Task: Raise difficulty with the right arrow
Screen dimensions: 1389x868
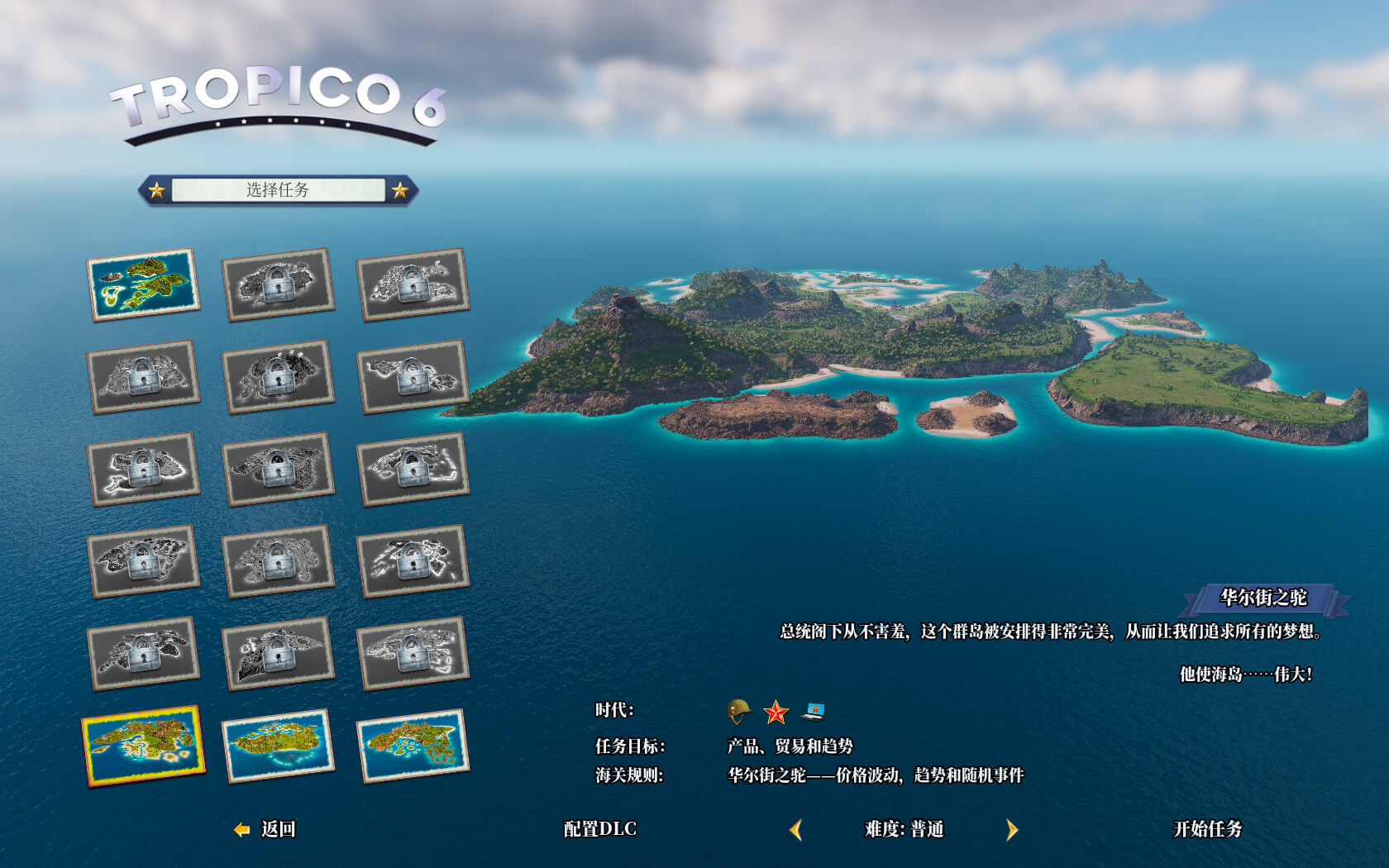Action: (x=1012, y=829)
